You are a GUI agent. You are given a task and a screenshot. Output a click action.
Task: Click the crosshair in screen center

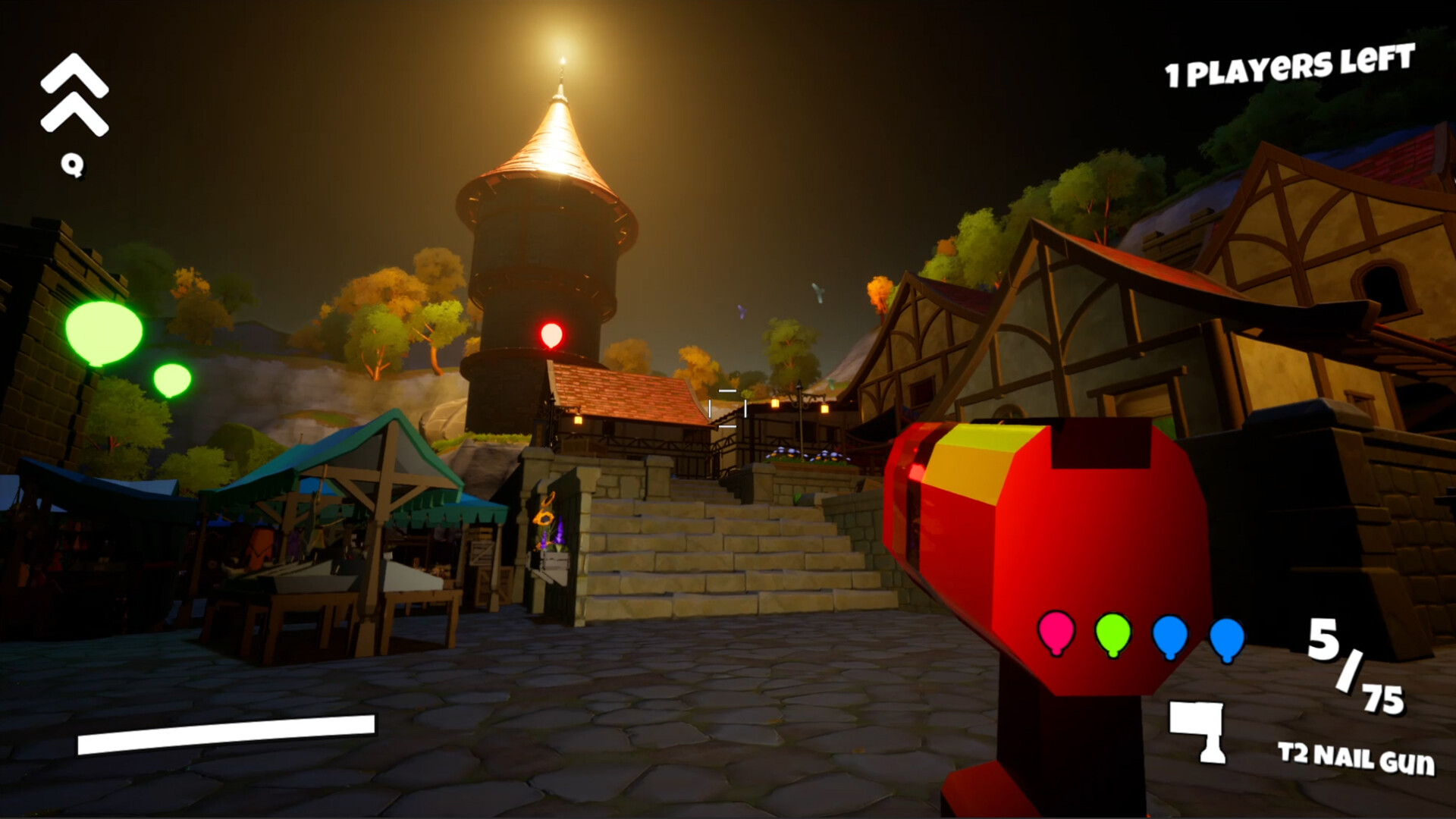[727, 409]
